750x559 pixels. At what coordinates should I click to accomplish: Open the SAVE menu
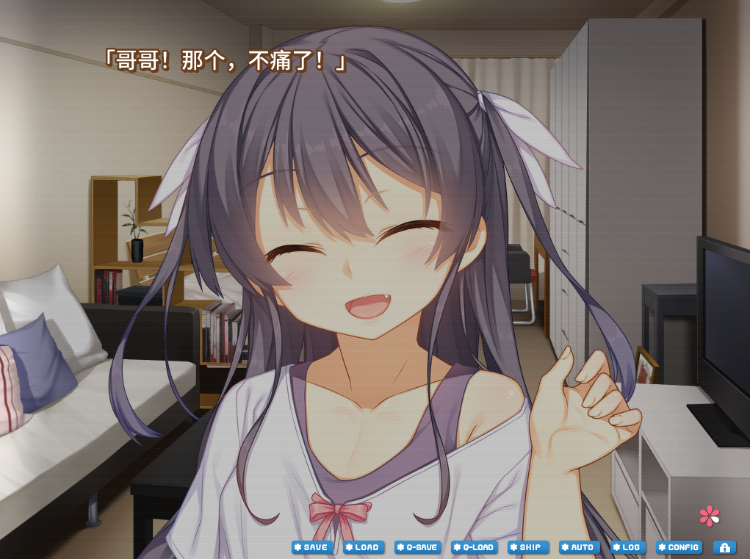tap(310, 548)
